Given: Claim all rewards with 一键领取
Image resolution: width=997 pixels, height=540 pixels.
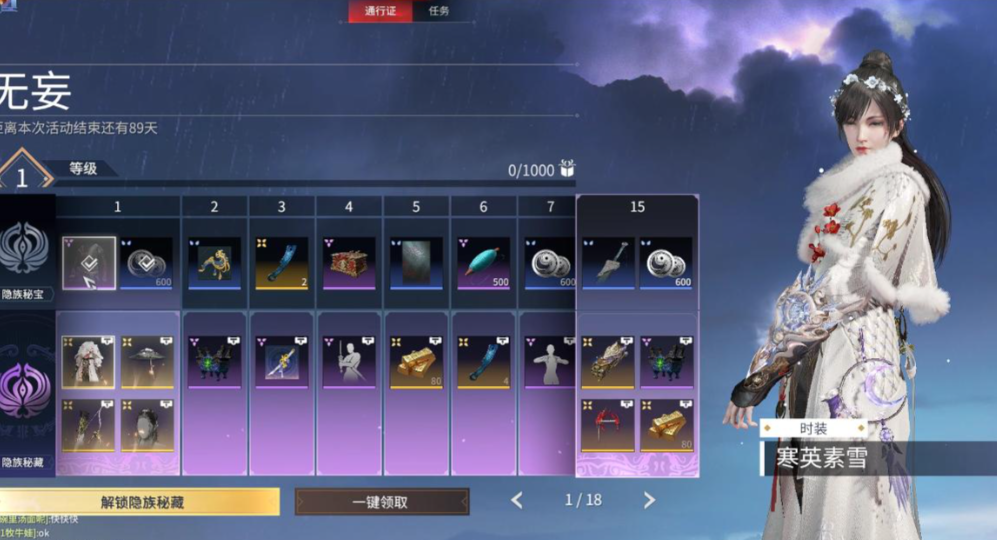Looking at the screenshot, I should [381, 502].
